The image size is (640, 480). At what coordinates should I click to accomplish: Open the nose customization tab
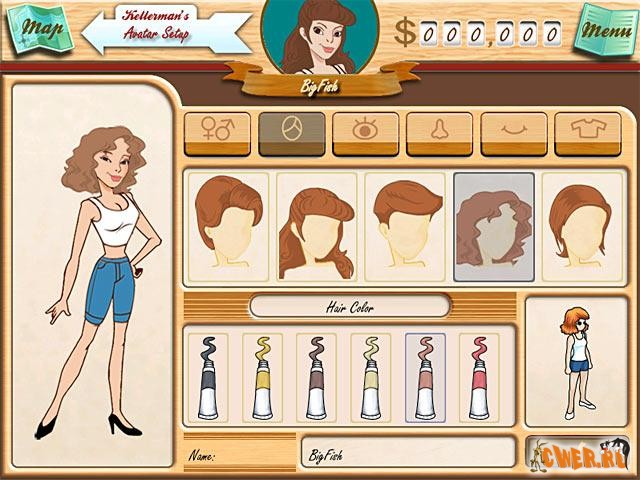pyautogui.click(x=439, y=133)
